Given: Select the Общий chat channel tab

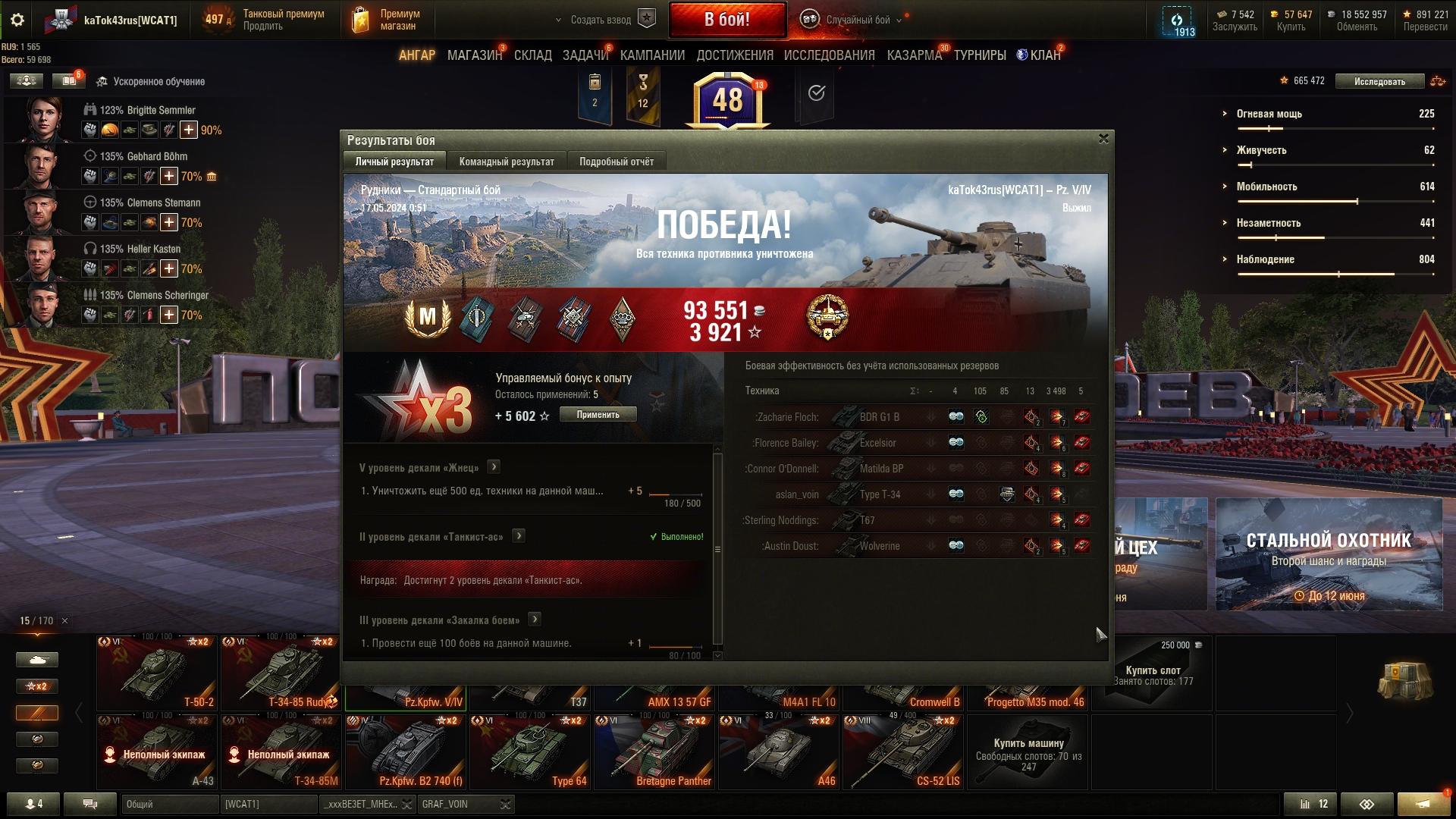Looking at the screenshot, I should coord(169,804).
